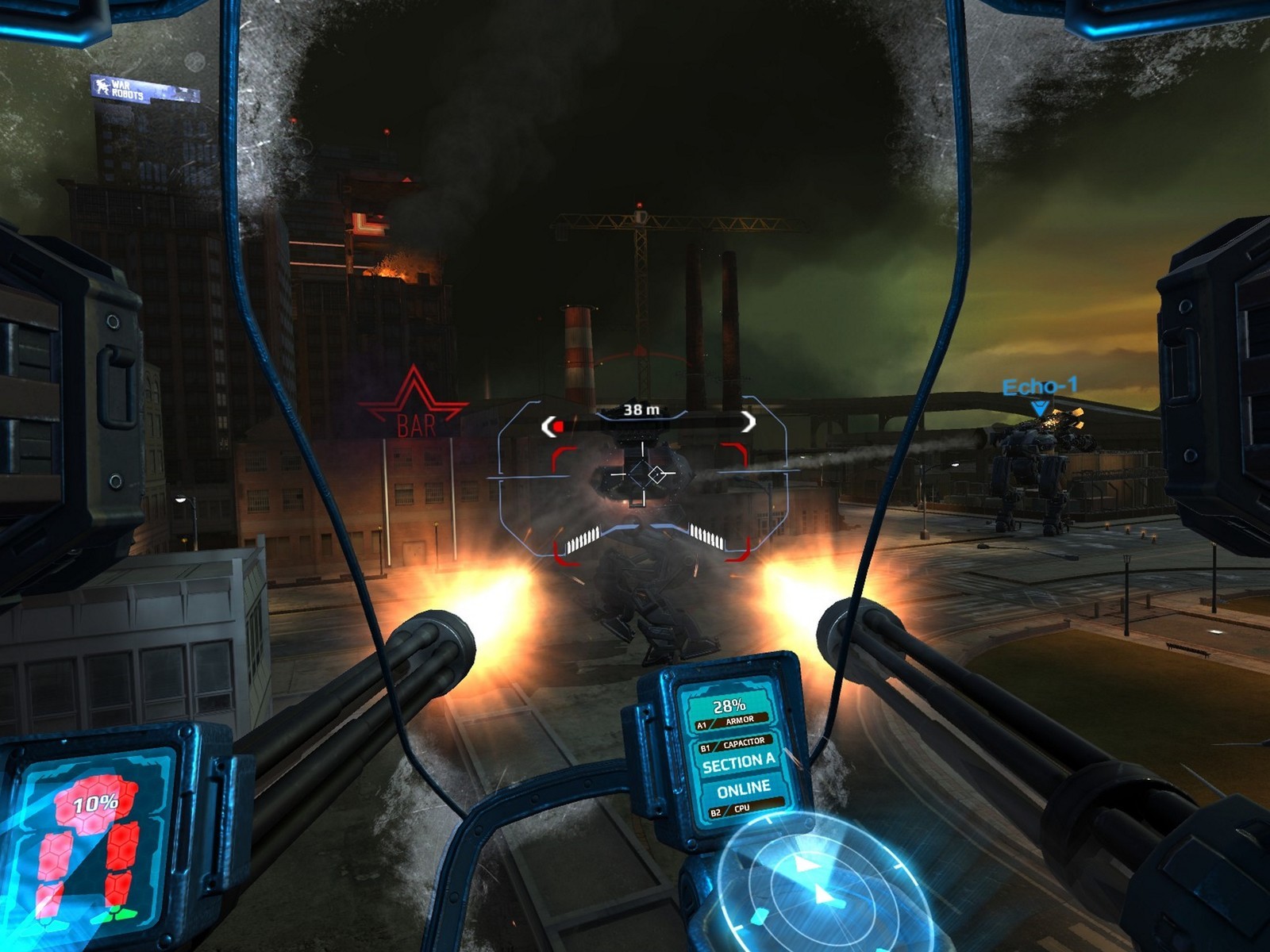The image size is (1270, 952).
Task: Click the center targeting crosshair
Action: (640, 474)
